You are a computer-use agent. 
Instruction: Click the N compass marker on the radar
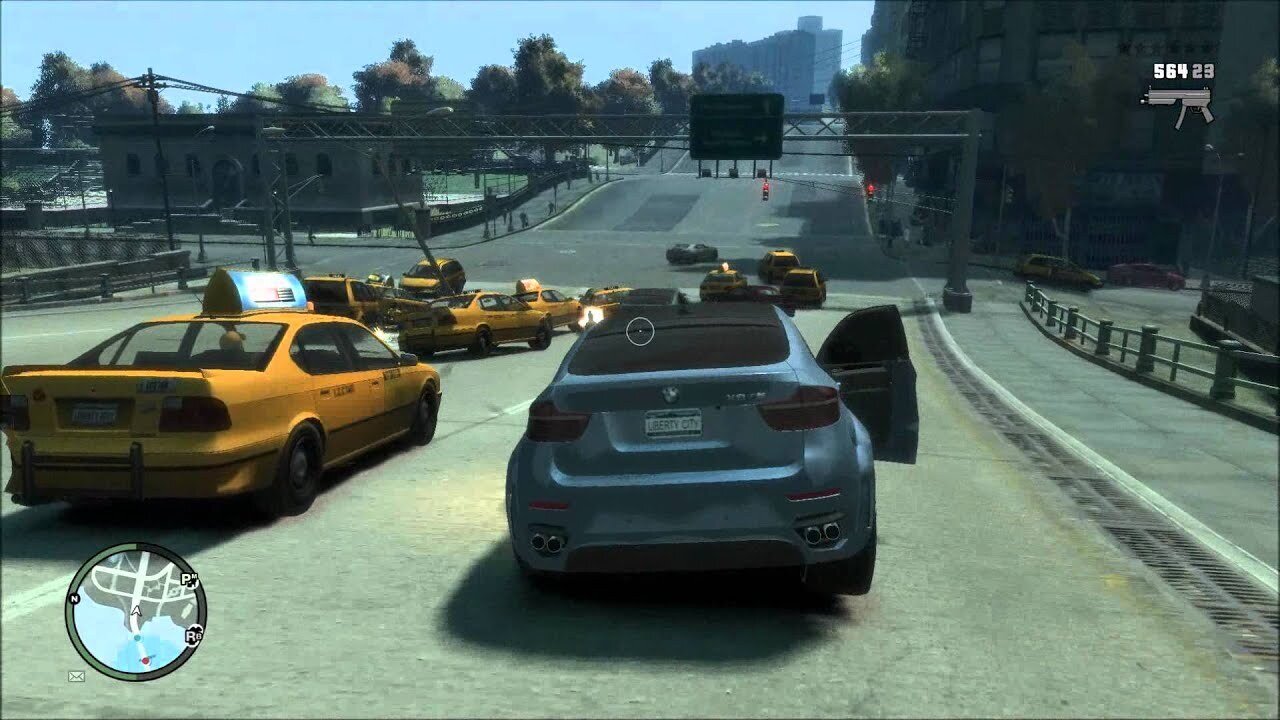pos(74,599)
